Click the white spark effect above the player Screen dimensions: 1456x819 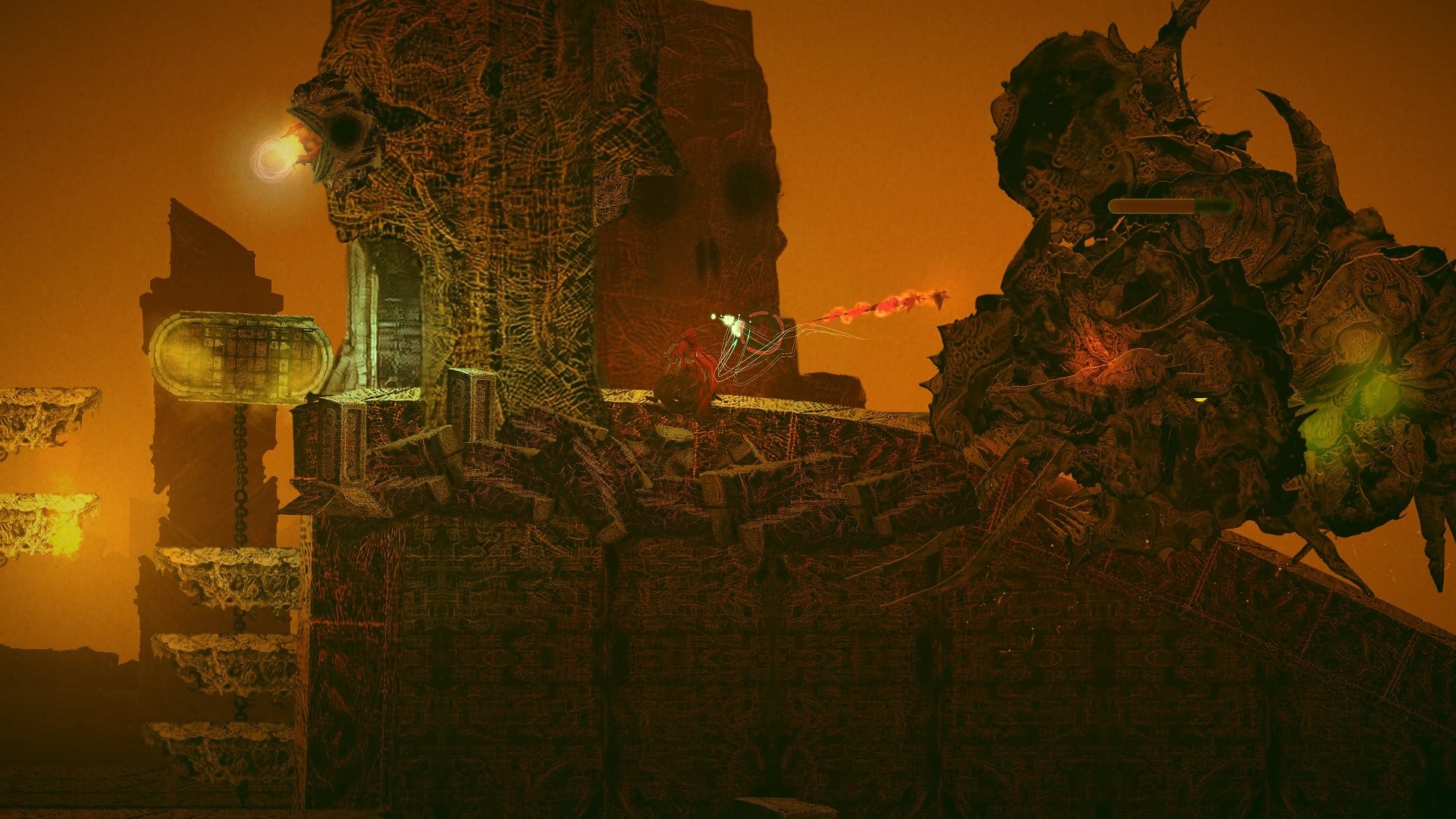click(732, 322)
